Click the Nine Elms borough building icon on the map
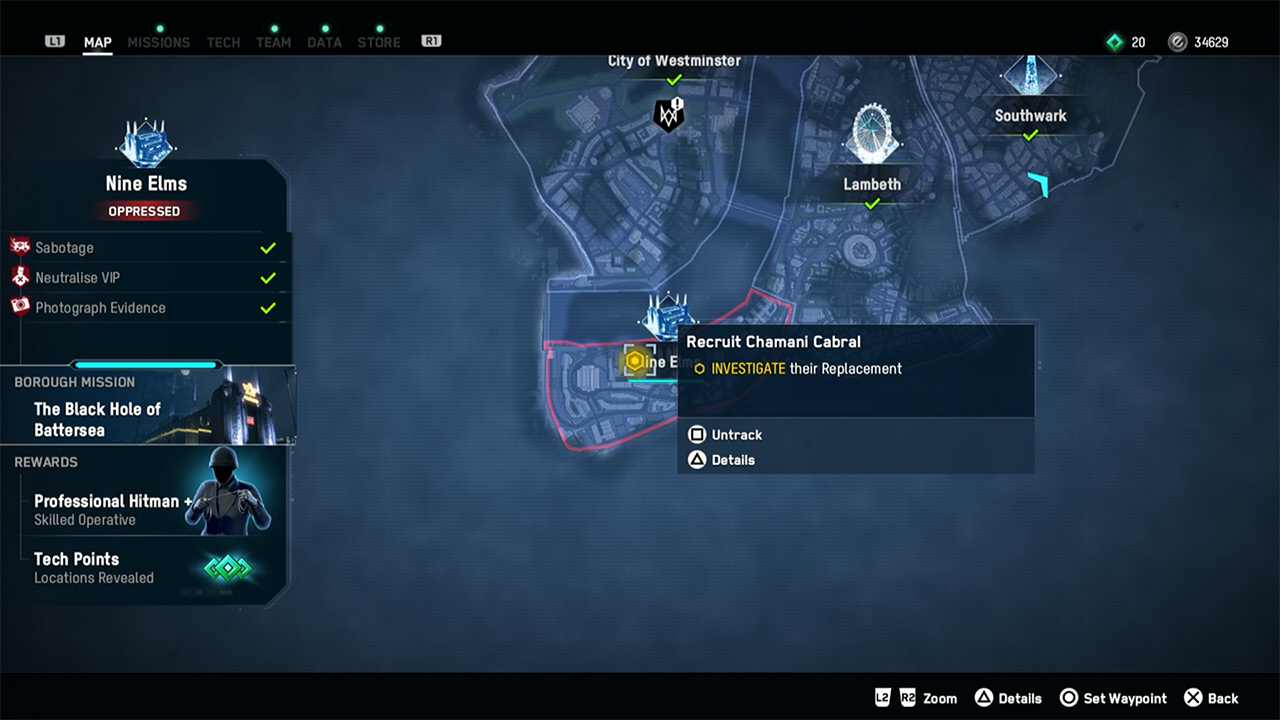 pyautogui.click(x=667, y=315)
